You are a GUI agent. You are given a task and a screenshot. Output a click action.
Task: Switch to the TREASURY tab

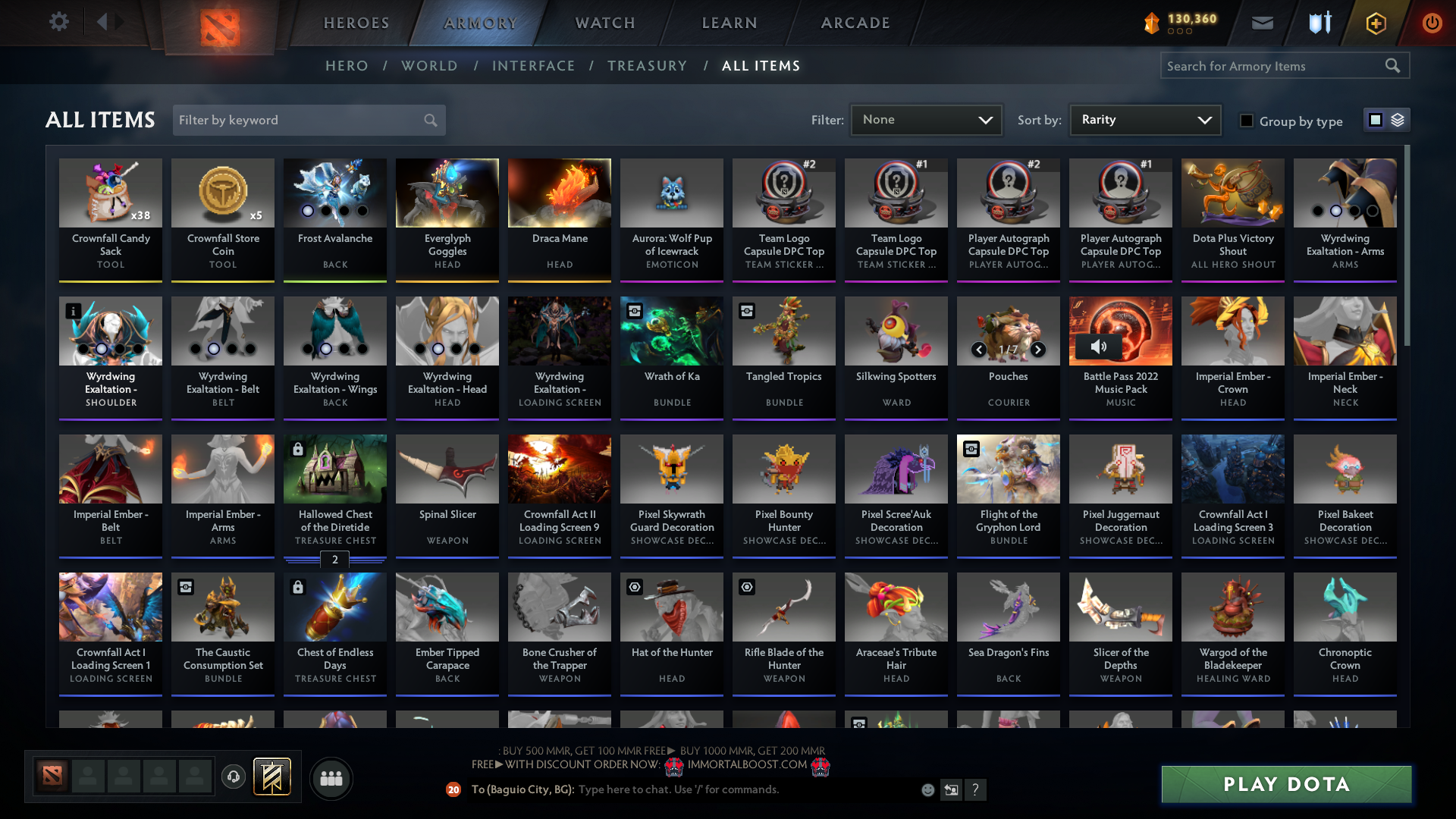point(647,66)
